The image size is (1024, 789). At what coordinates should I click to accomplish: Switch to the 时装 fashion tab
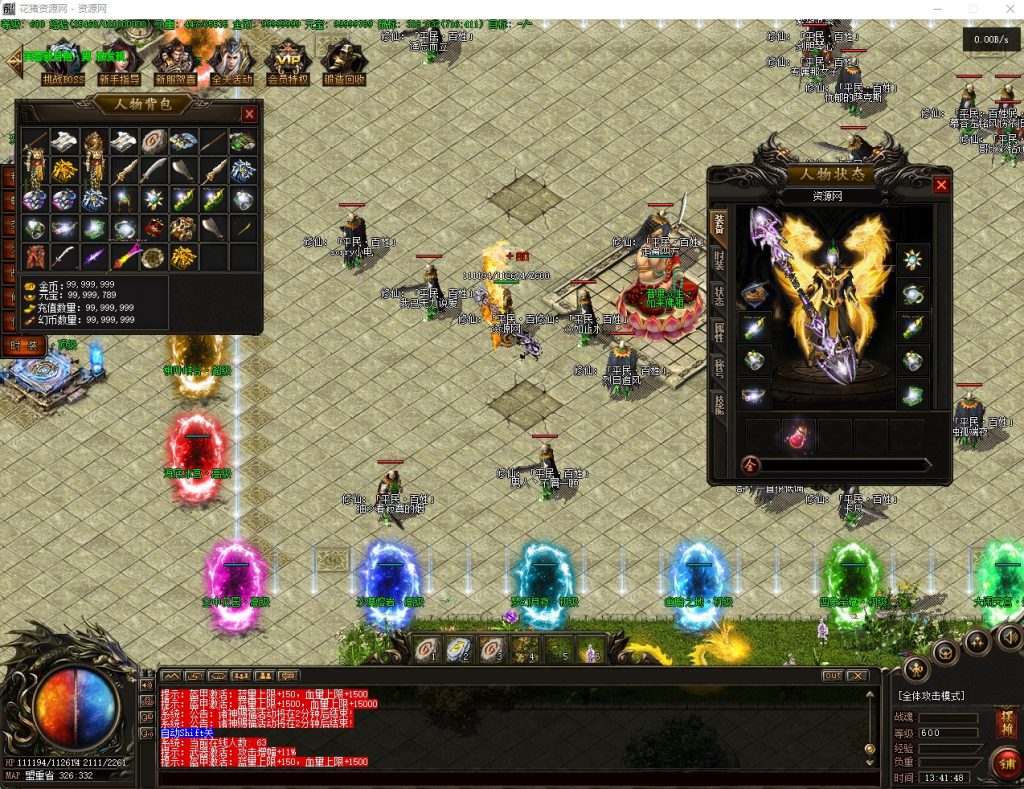(x=719, y=261)
